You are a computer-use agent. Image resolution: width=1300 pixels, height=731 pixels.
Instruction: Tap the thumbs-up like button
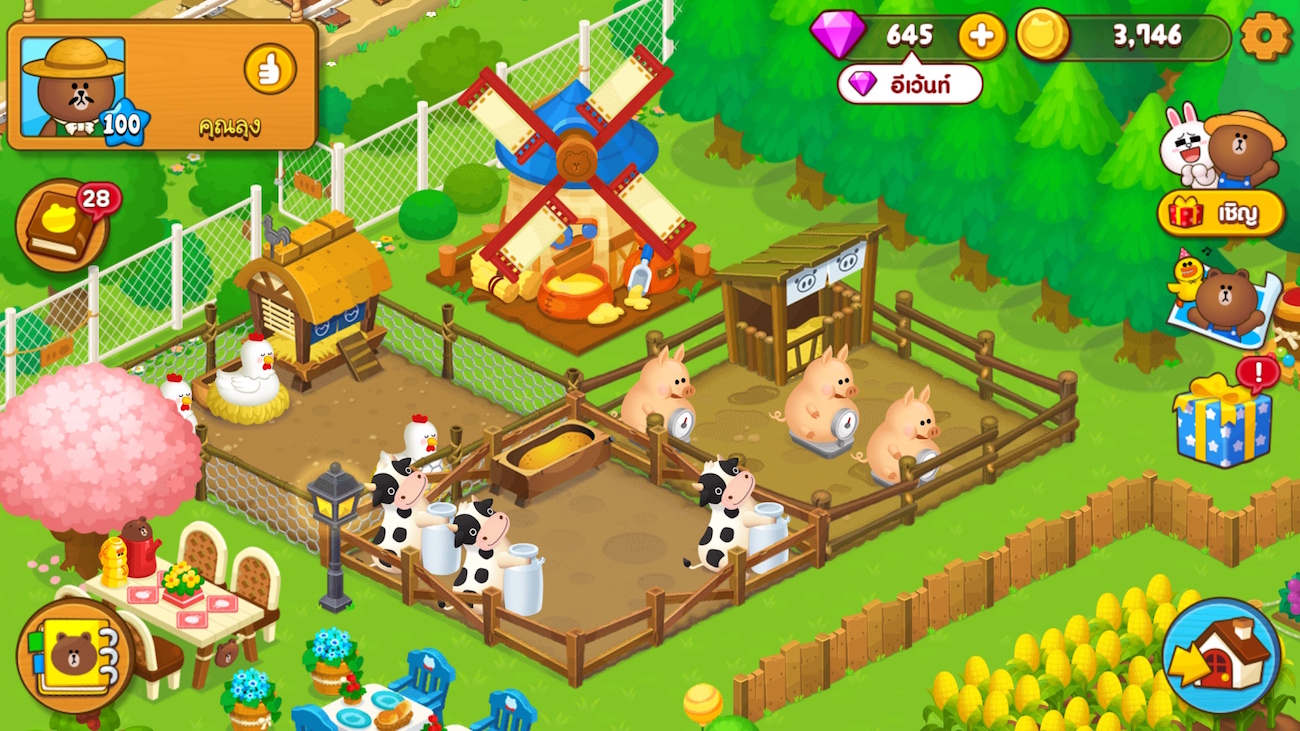pyautogui.click(x=270, y=70)
